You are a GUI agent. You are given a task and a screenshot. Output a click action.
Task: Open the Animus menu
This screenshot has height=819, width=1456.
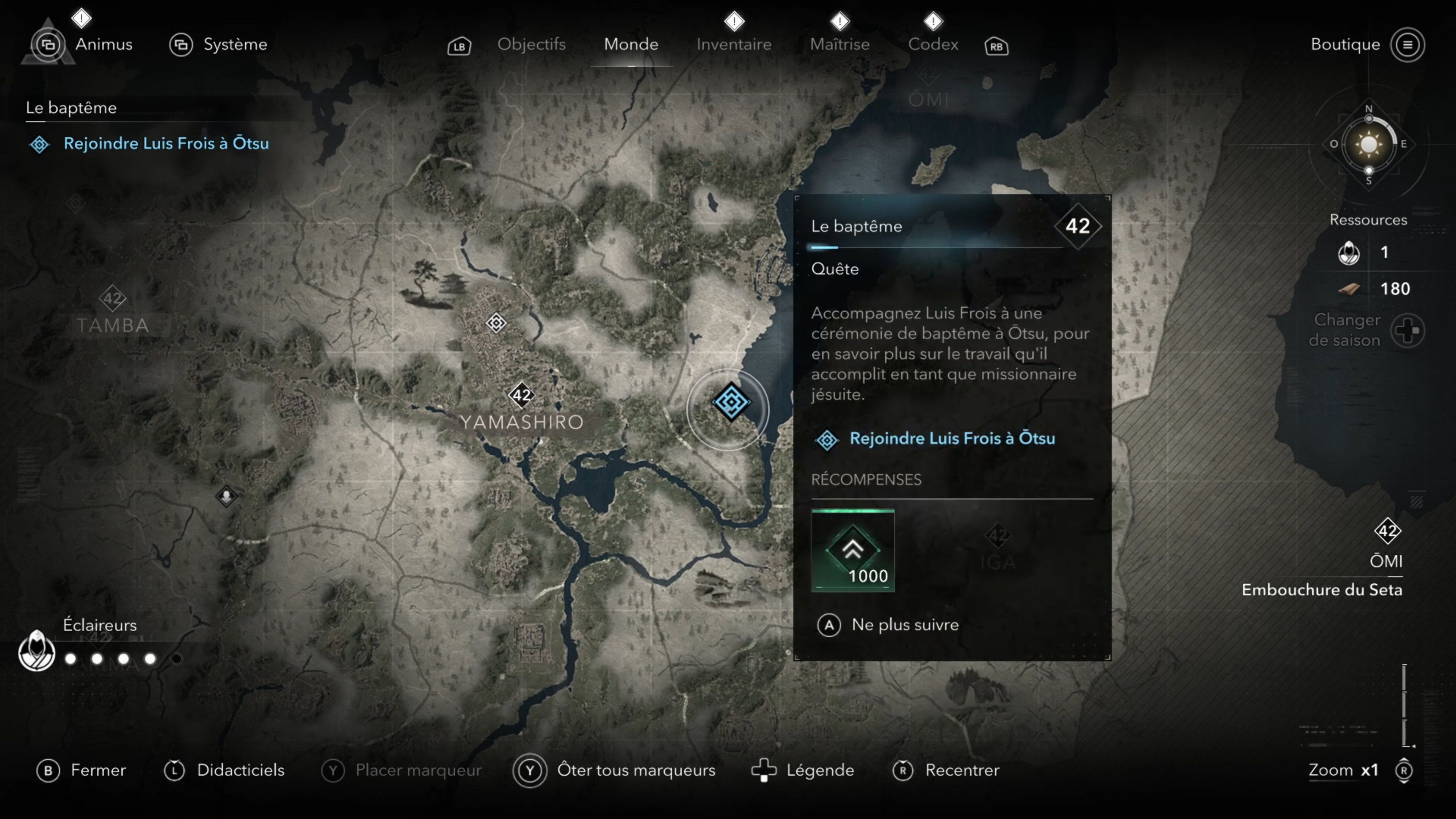coord(104,44)
